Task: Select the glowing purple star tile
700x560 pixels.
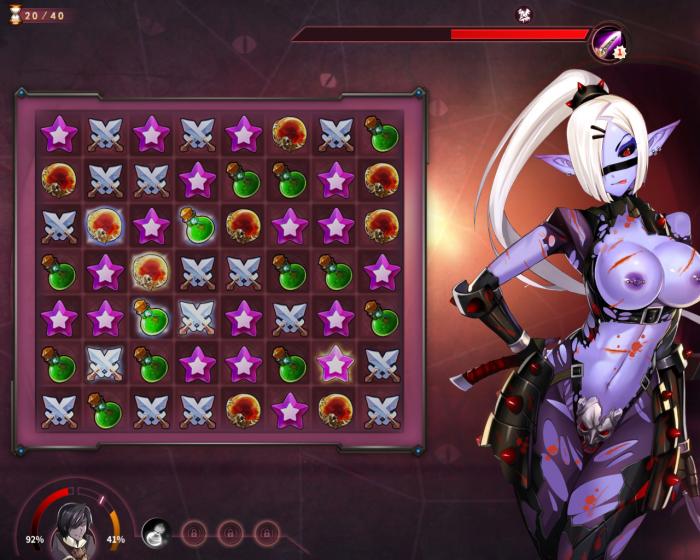Action: click(x=336, y=362)
